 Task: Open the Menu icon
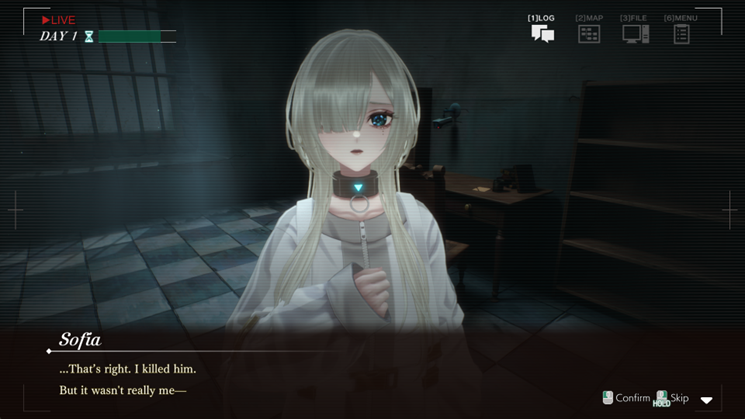click(681, 32)
